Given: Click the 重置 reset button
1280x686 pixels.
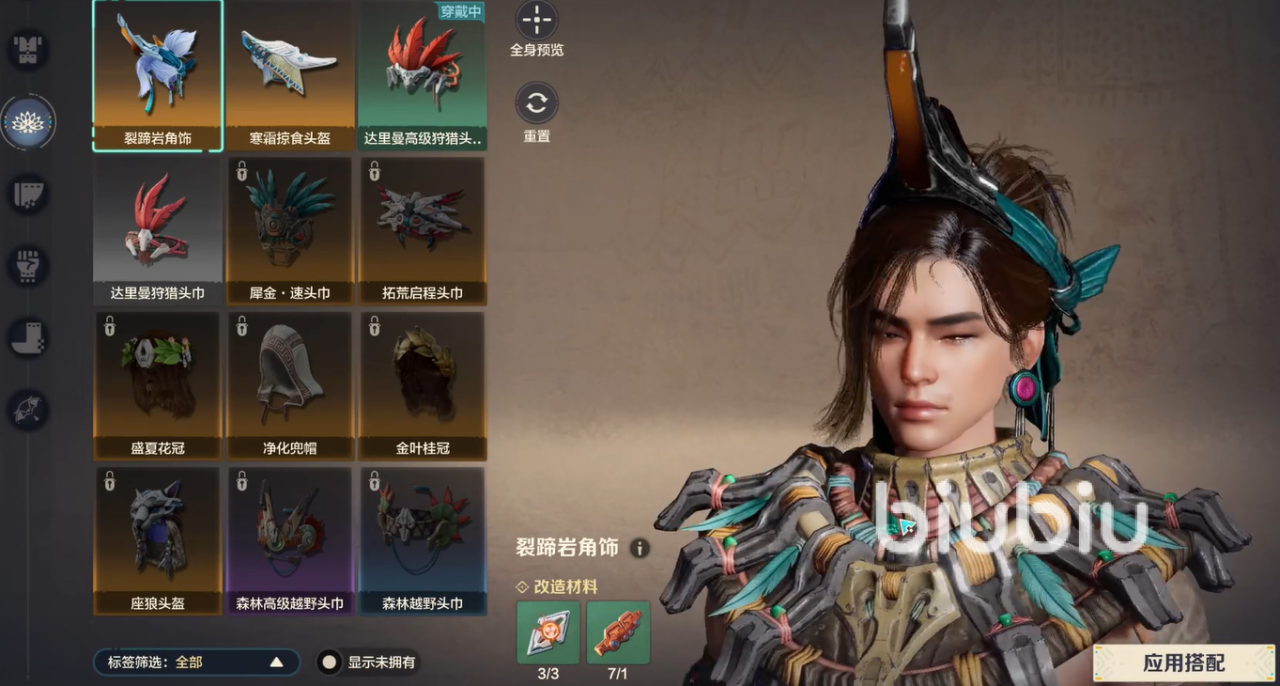Looking at the screenshot, I should pos(537,104).
